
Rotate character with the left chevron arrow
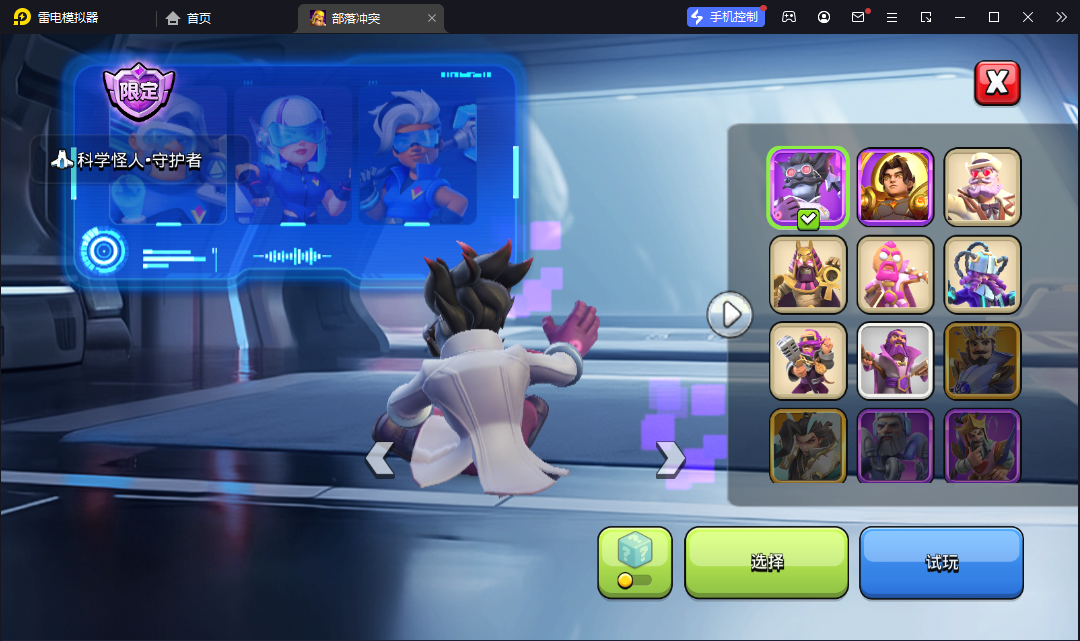click(x=379, y=458)
